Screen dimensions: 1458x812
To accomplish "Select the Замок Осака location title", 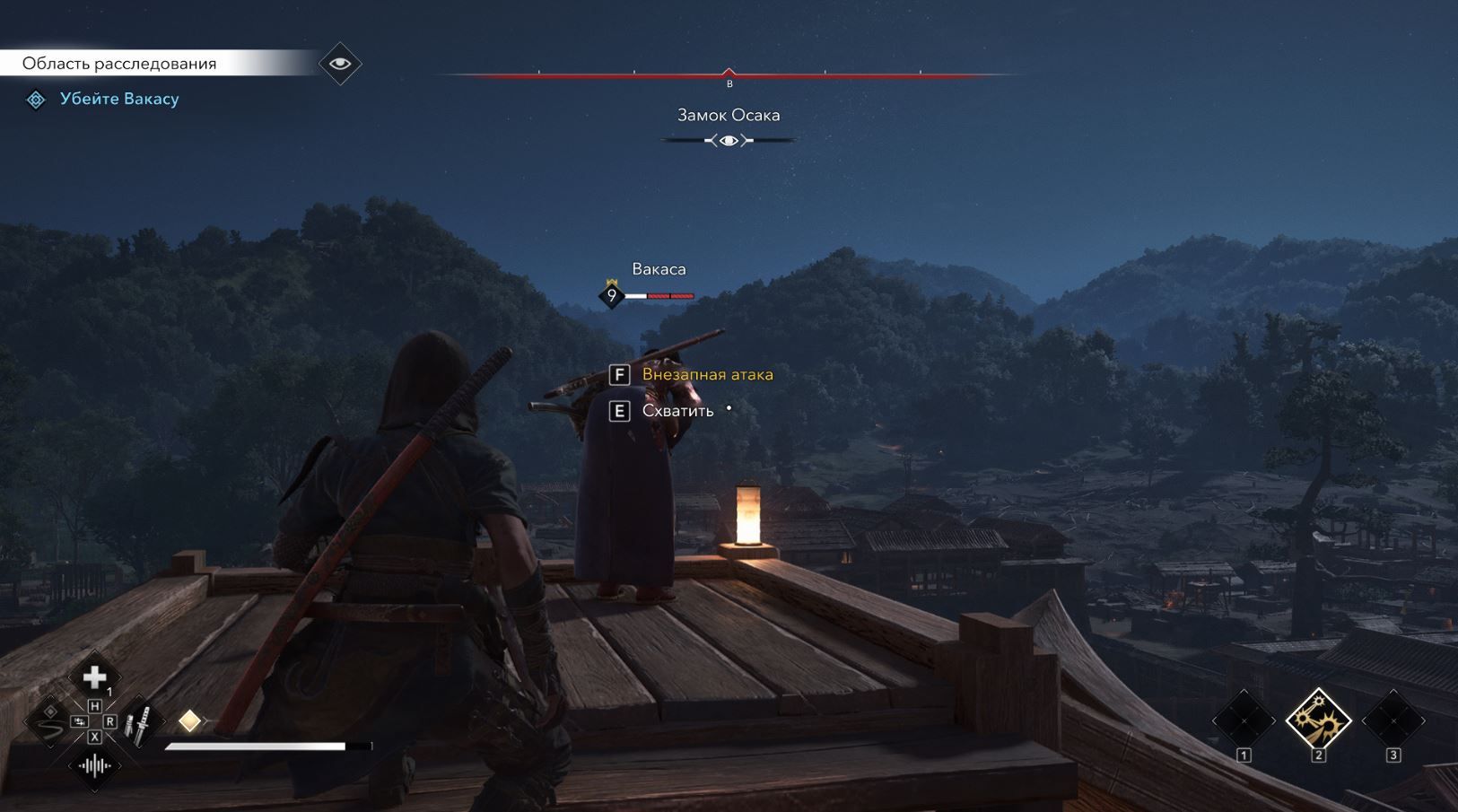I will coord(728,115).
